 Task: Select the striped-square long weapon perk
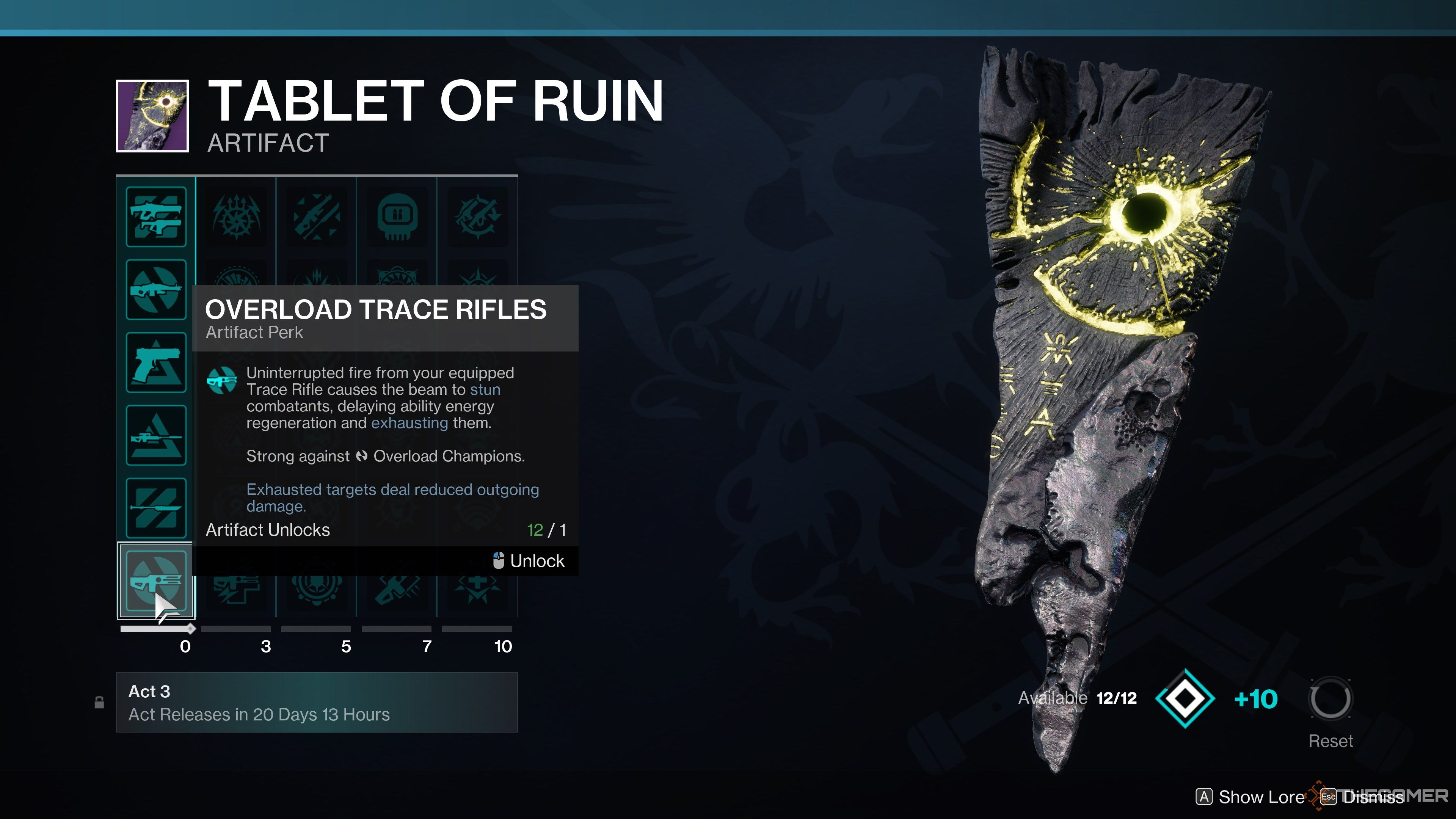pos(156,508)
